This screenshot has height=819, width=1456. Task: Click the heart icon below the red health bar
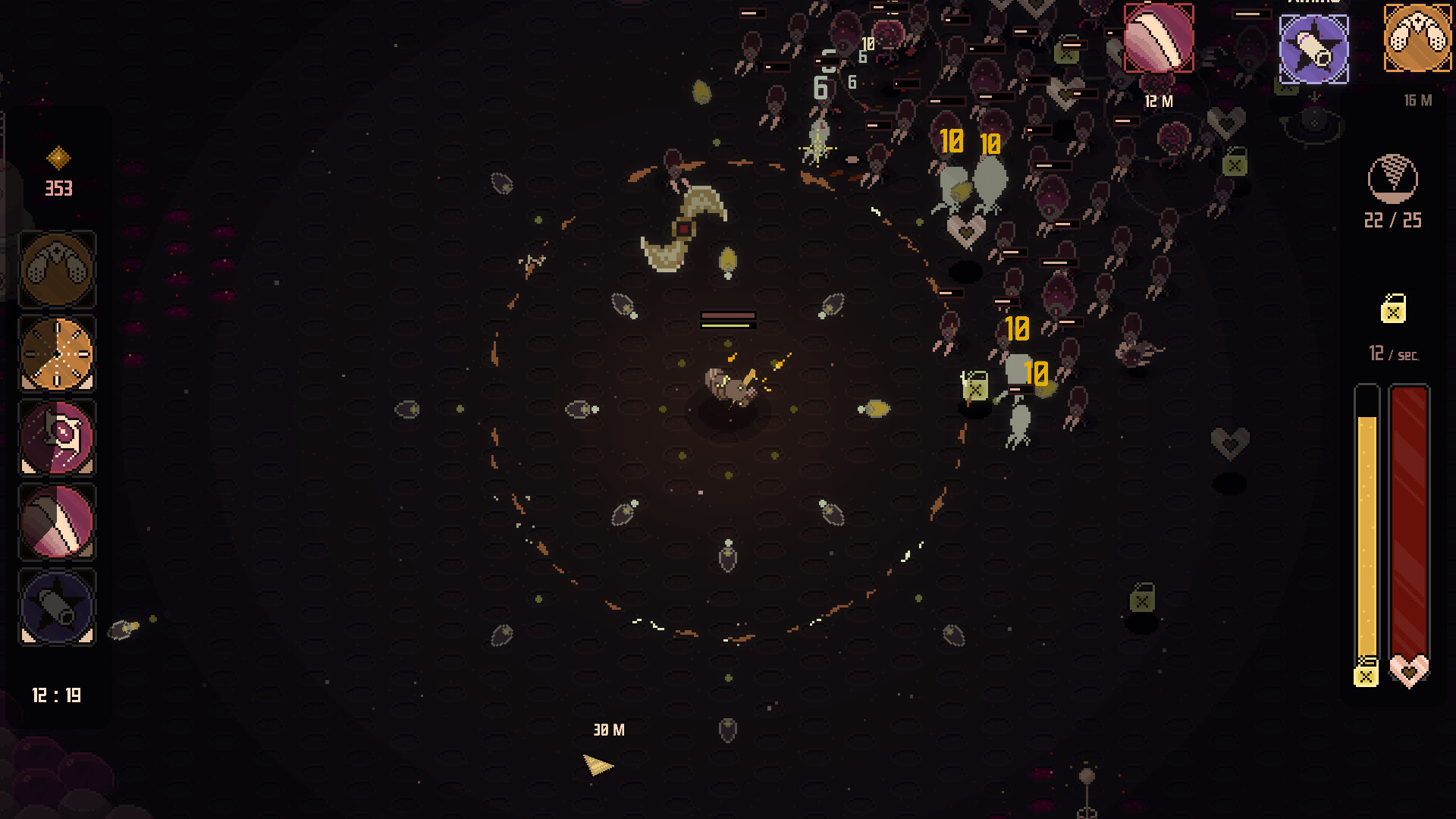click(1410, 671)
